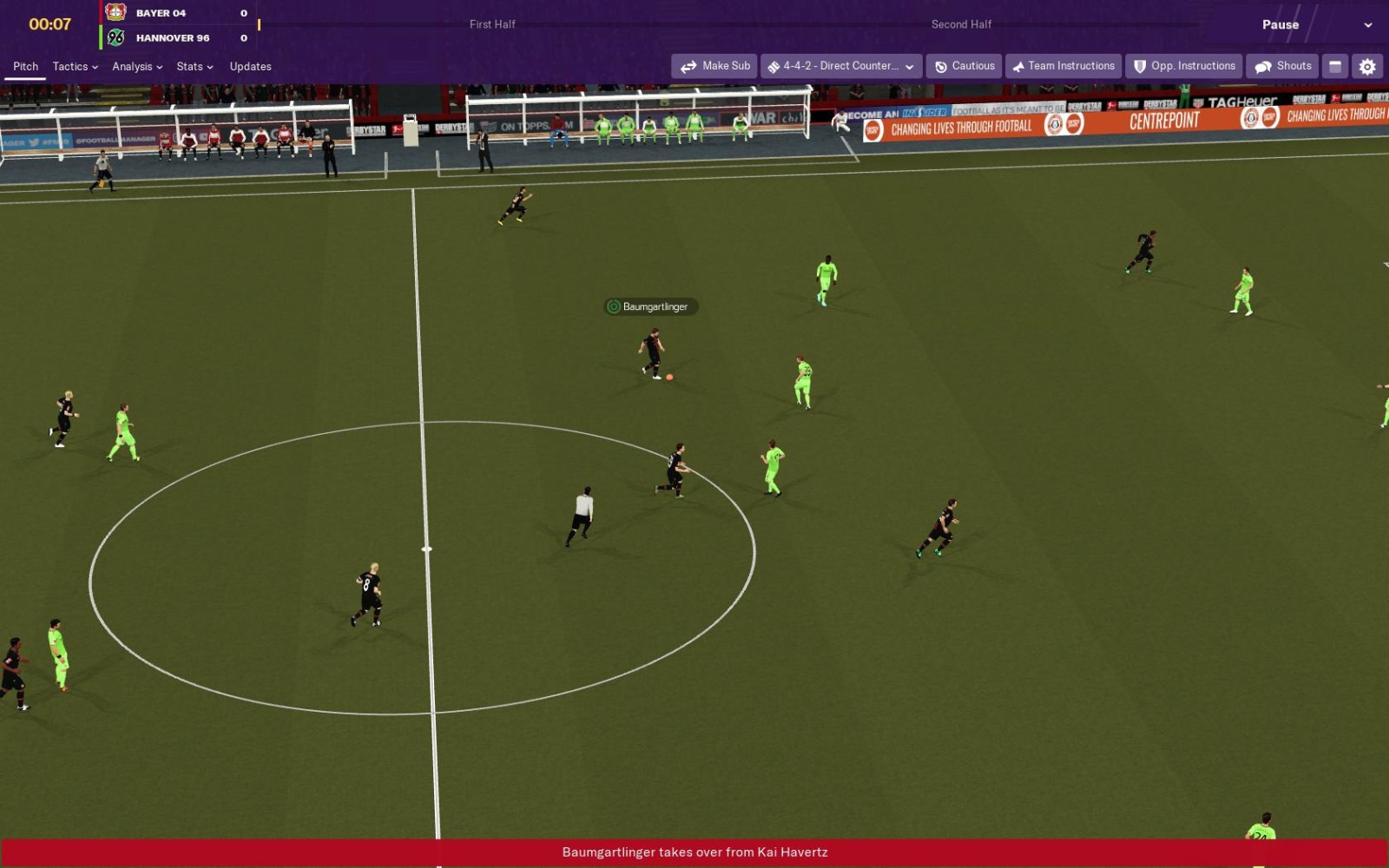The width and height of the screenshot is (1389, 868).
Task: Click the Make Sub button
Action: 714,66
